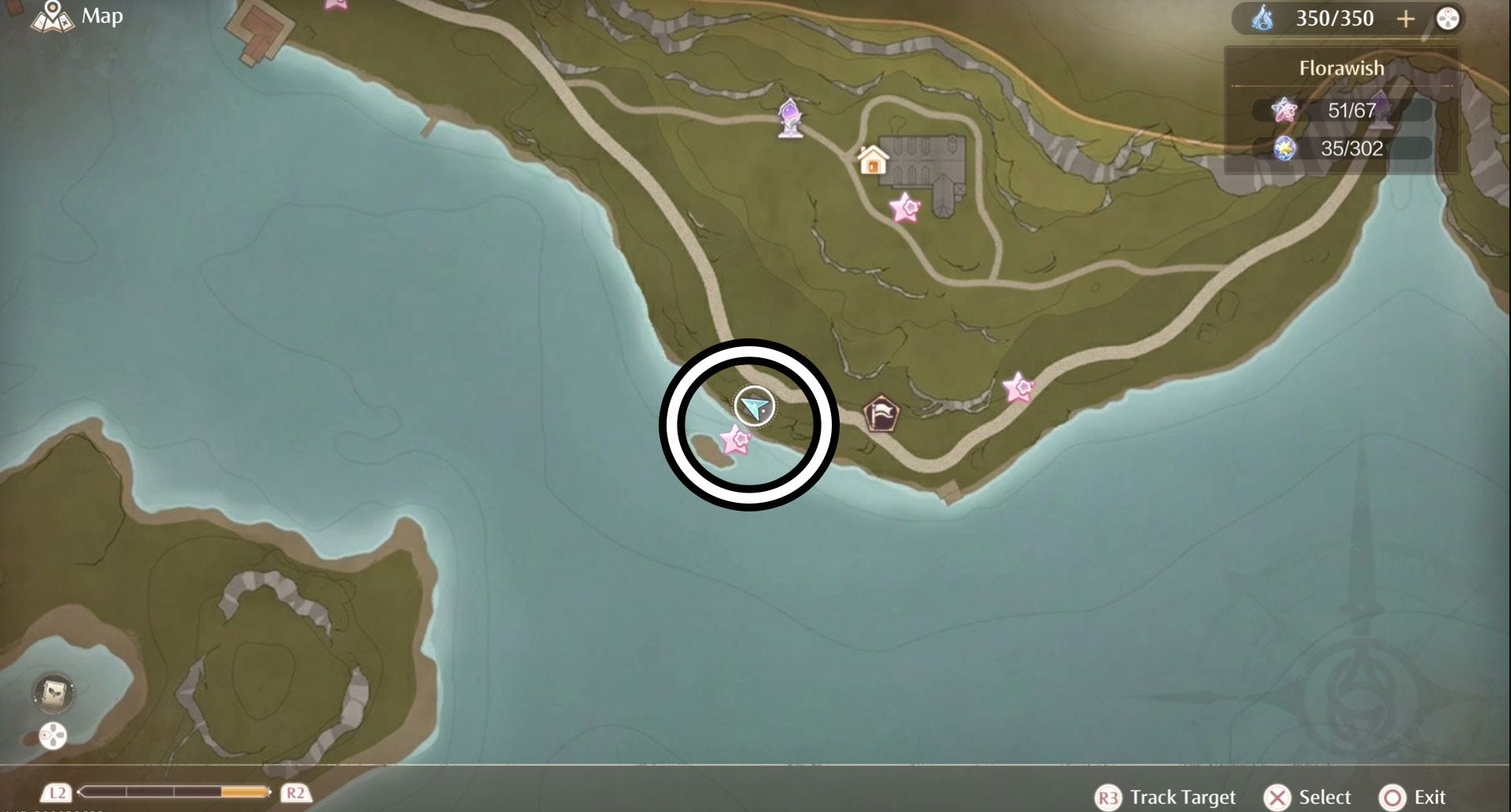1511x812 pixels.
Task: Select the pink star beside the grey building
Action: [x=905, y=209]
